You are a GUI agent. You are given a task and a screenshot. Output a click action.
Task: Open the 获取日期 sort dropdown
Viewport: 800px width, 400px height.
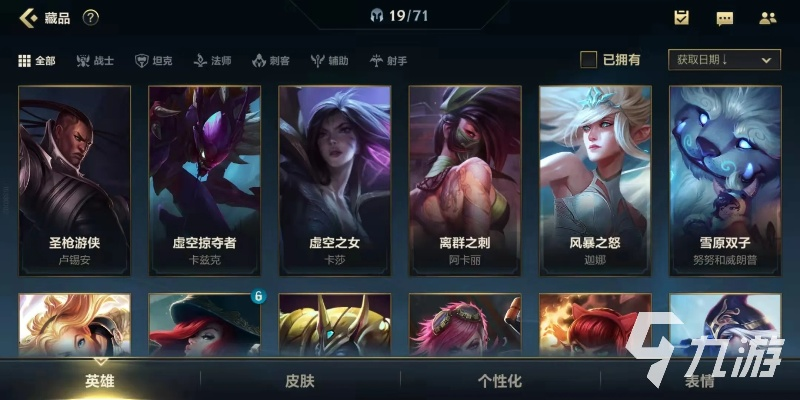point(724,60)
